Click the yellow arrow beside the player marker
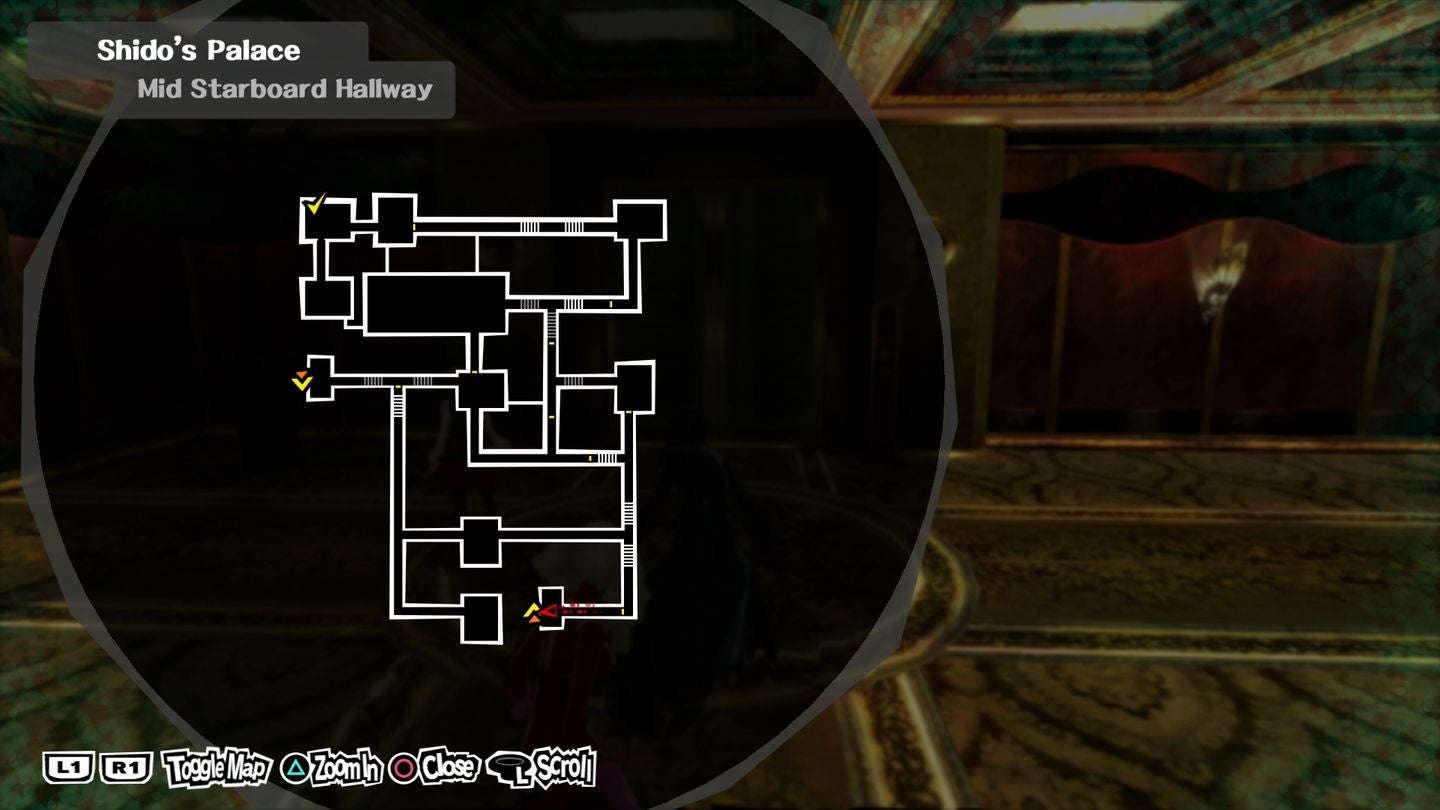The height and width of the screenshot is (810, 1440). tap(532, 608)
